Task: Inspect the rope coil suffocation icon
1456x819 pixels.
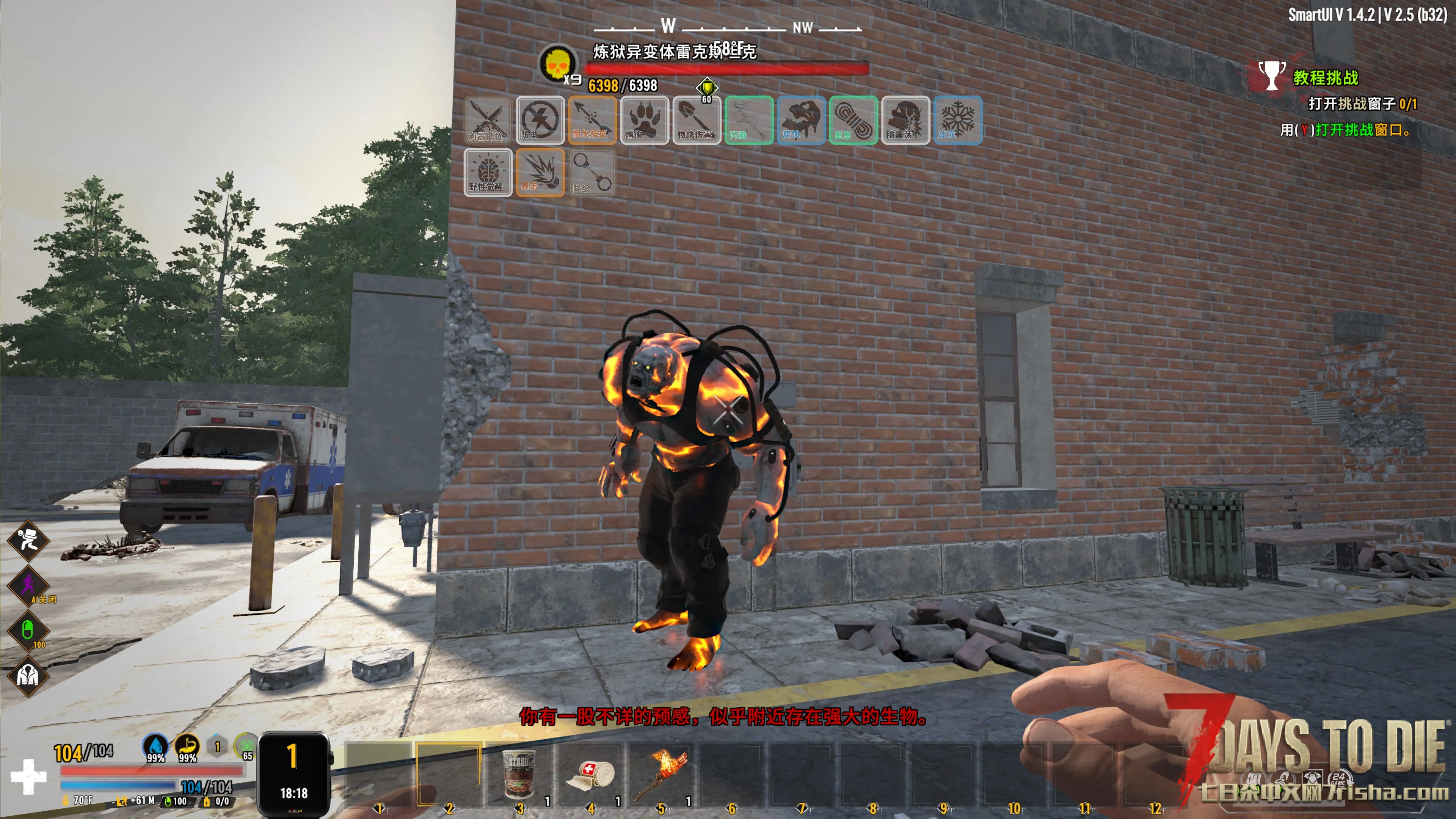Action: pos(853,120)
